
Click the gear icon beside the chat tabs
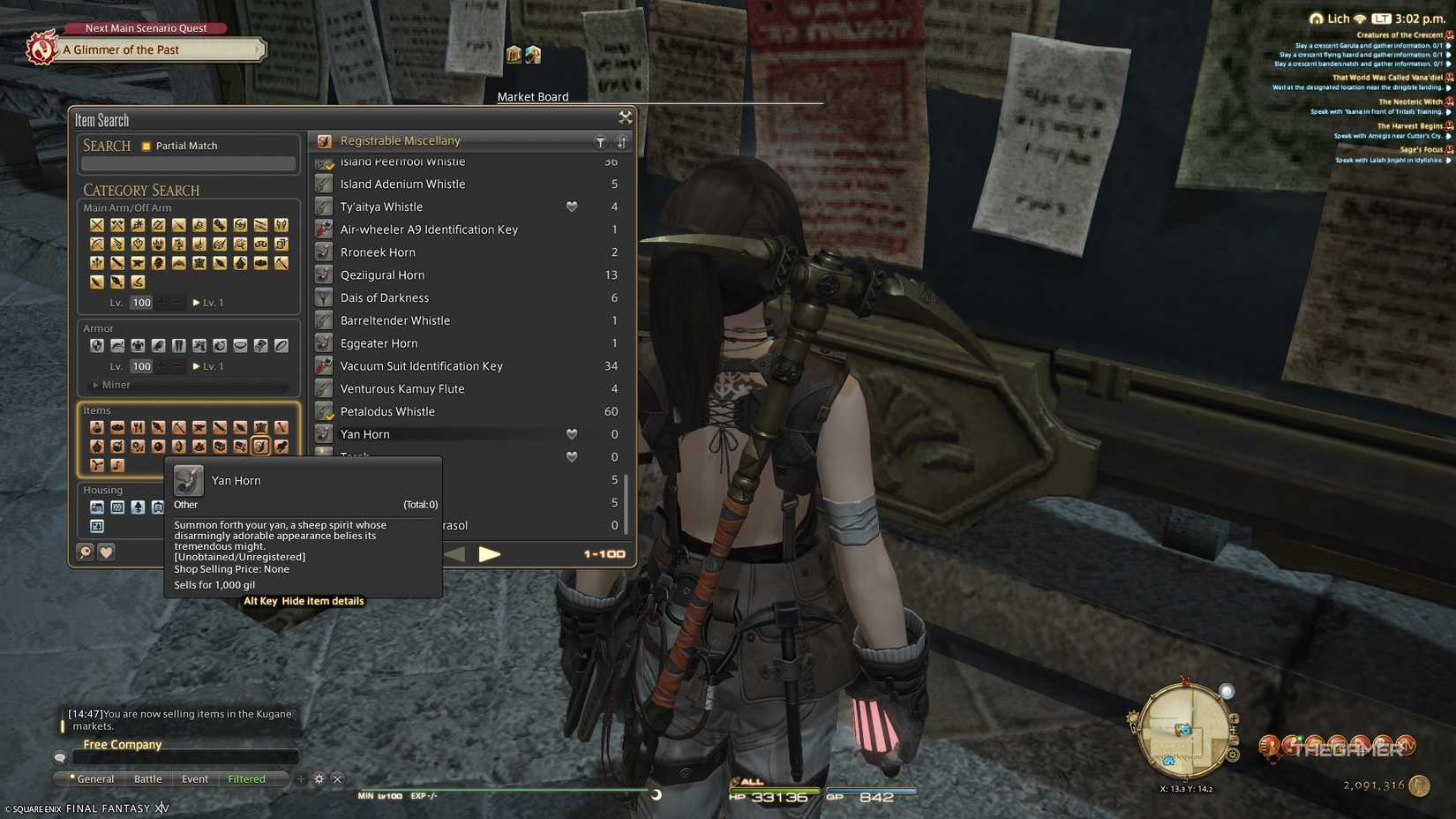tap(319, 778)
